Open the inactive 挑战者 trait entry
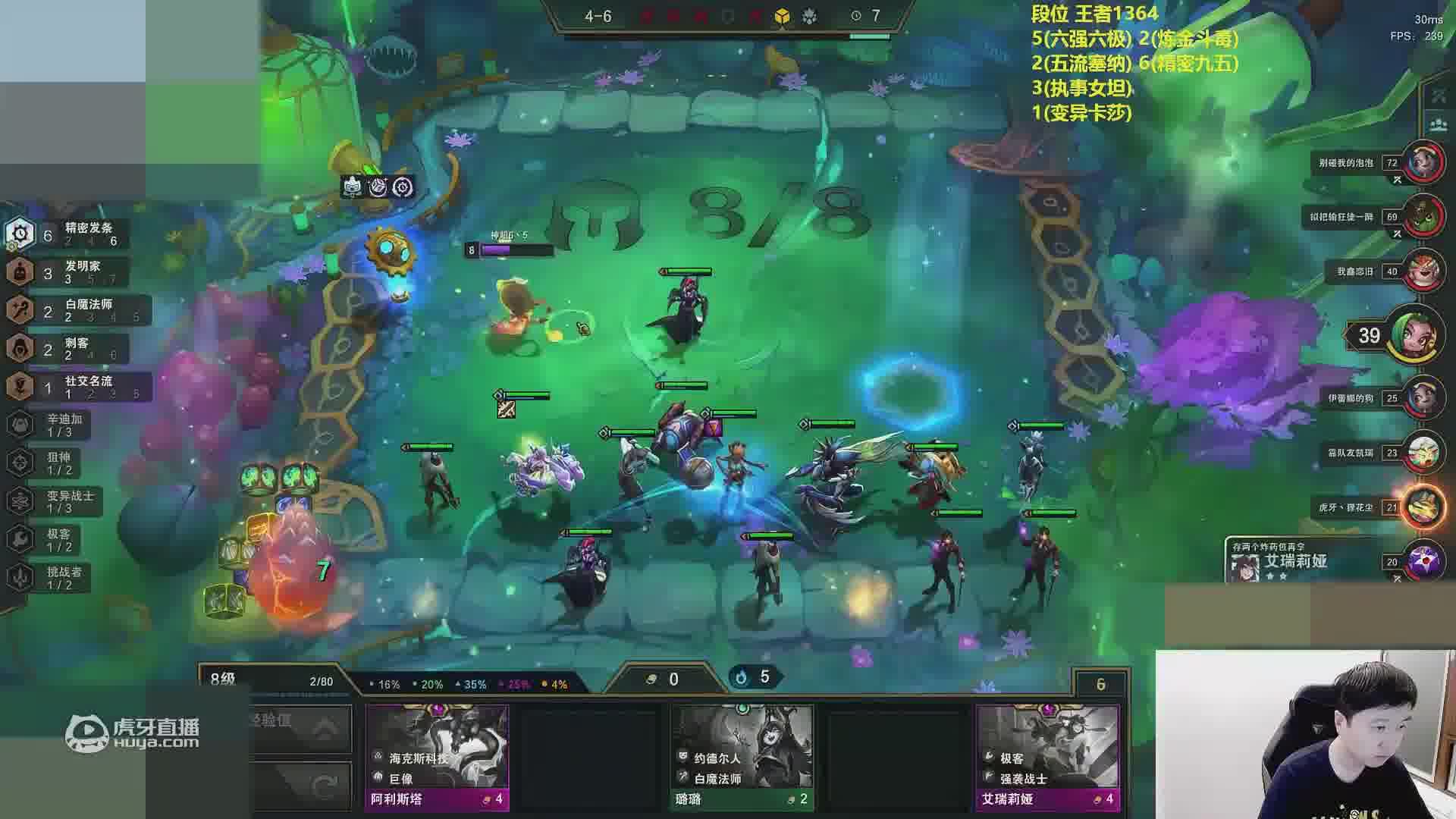 [50, 578]
